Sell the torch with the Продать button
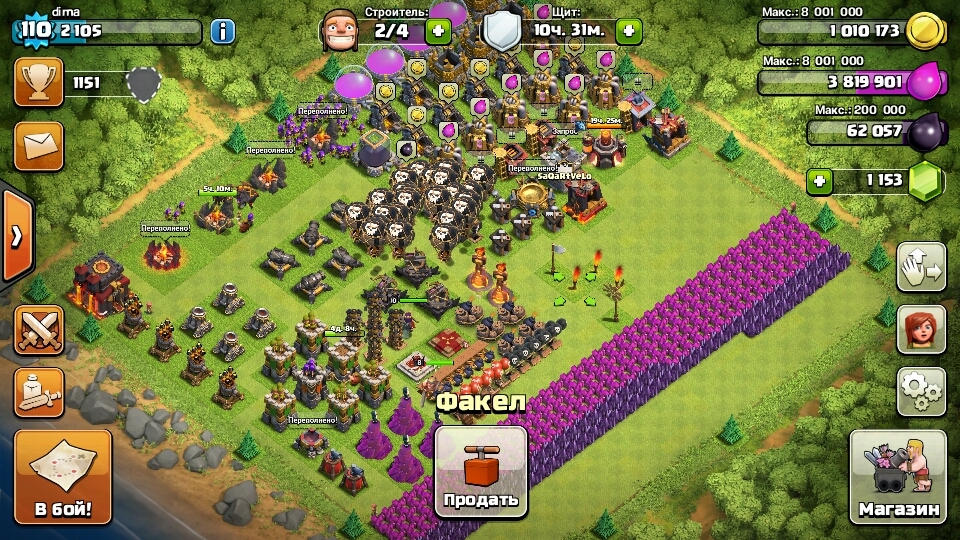The height and width of the screenshot is (540, 960). (x=481, y=472)
